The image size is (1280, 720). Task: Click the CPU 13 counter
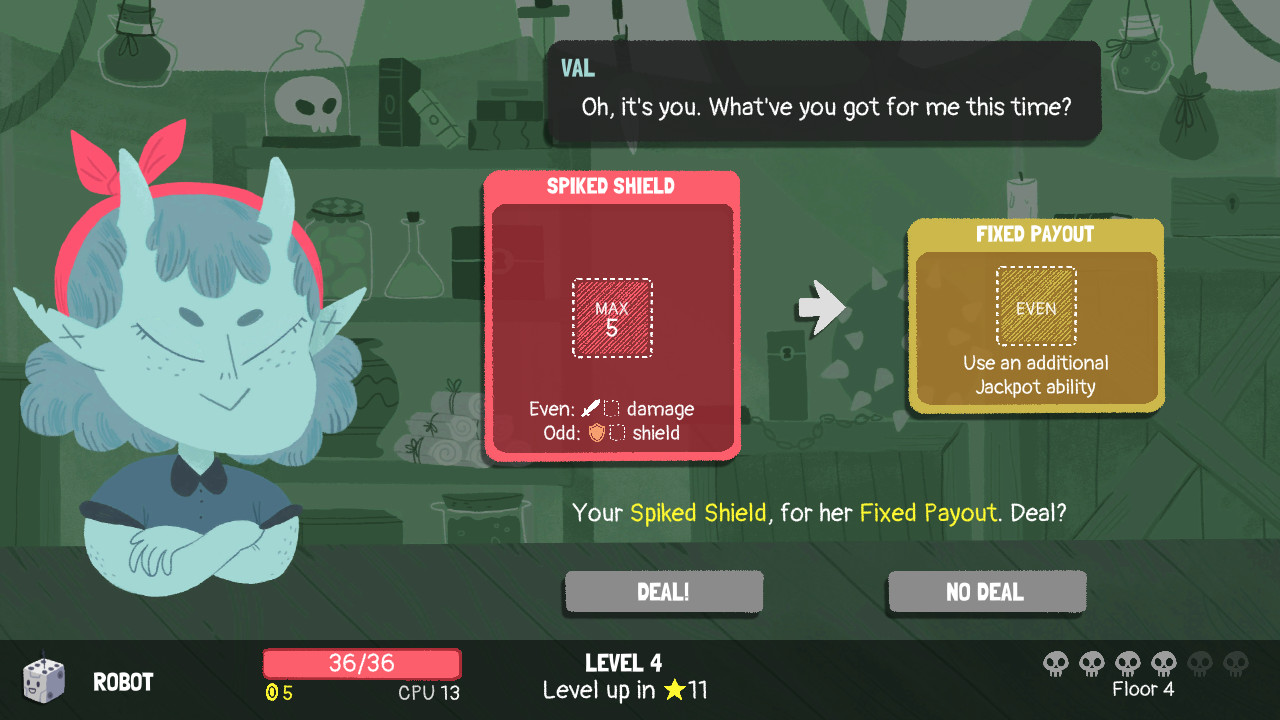428,690
